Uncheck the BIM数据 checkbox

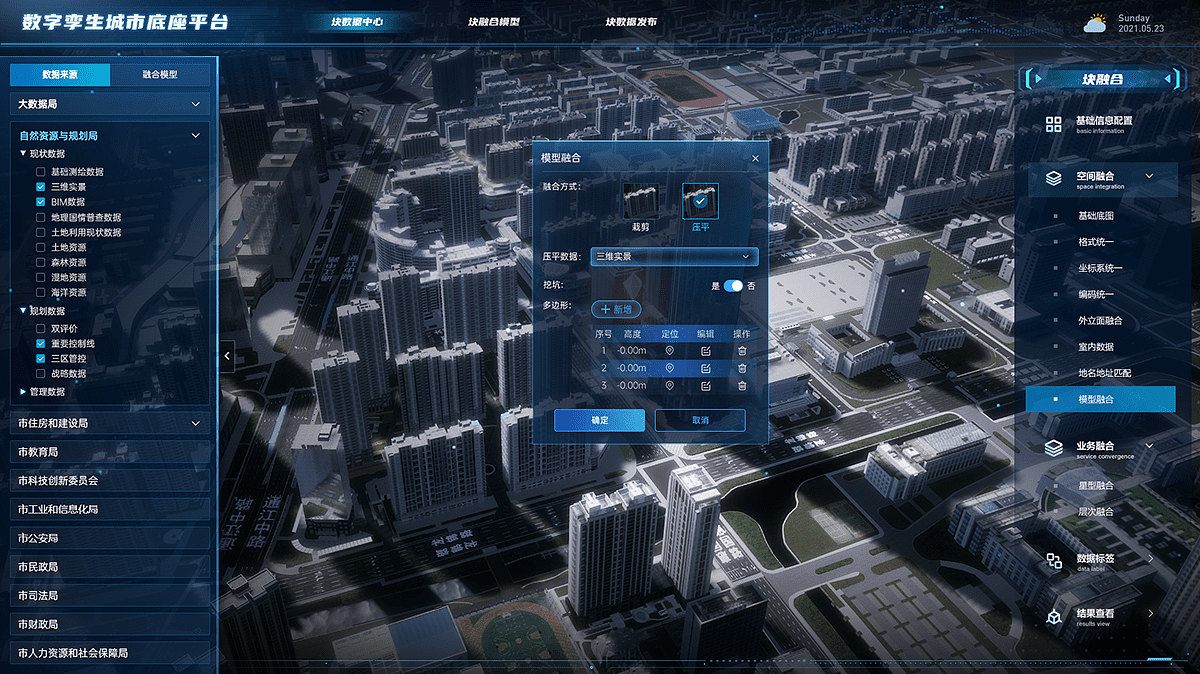41,202
